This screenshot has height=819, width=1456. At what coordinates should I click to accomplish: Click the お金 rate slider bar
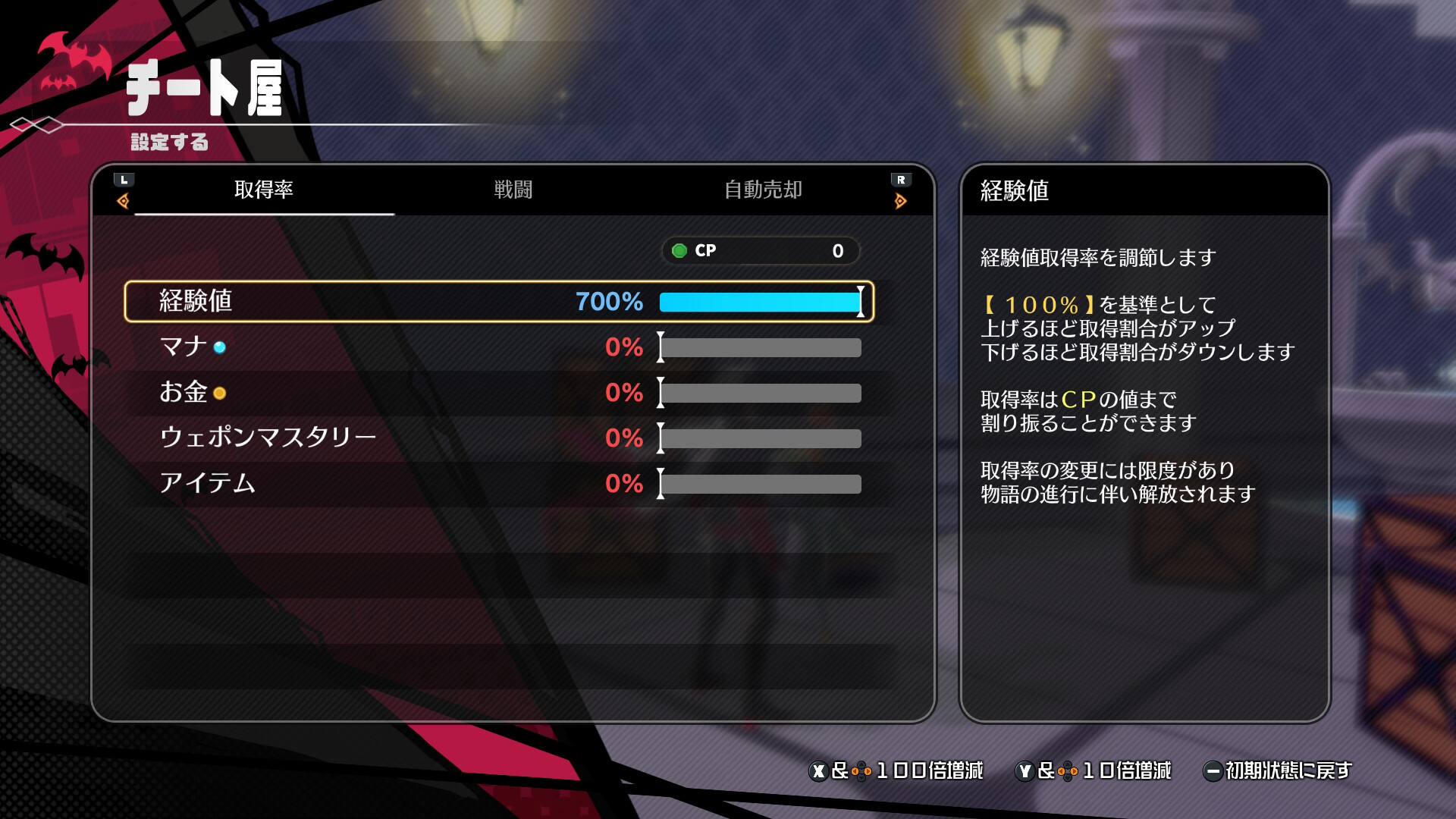click(760, 394)
